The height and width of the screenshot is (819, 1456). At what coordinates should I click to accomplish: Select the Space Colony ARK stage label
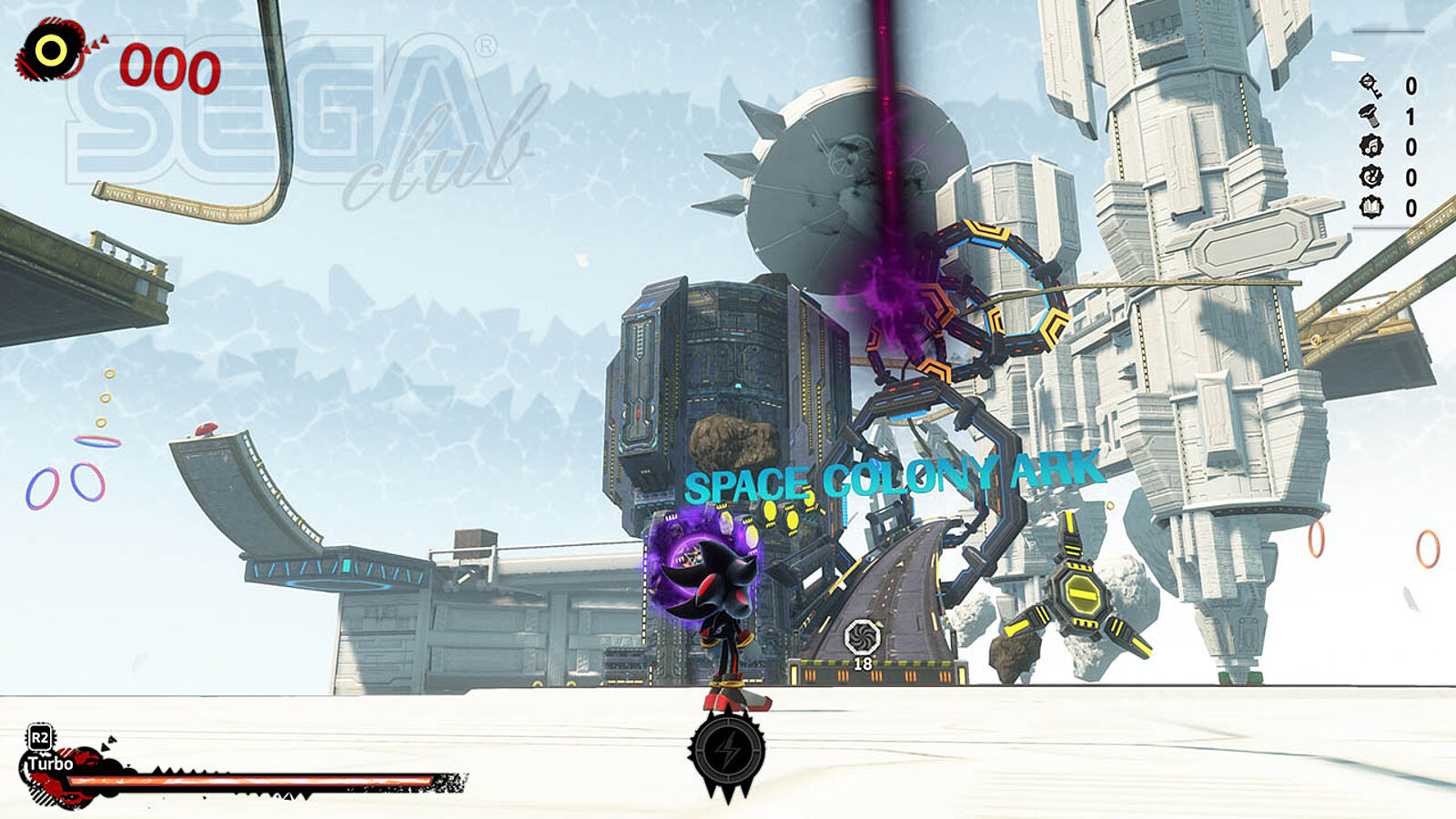(x=892, y=479)
